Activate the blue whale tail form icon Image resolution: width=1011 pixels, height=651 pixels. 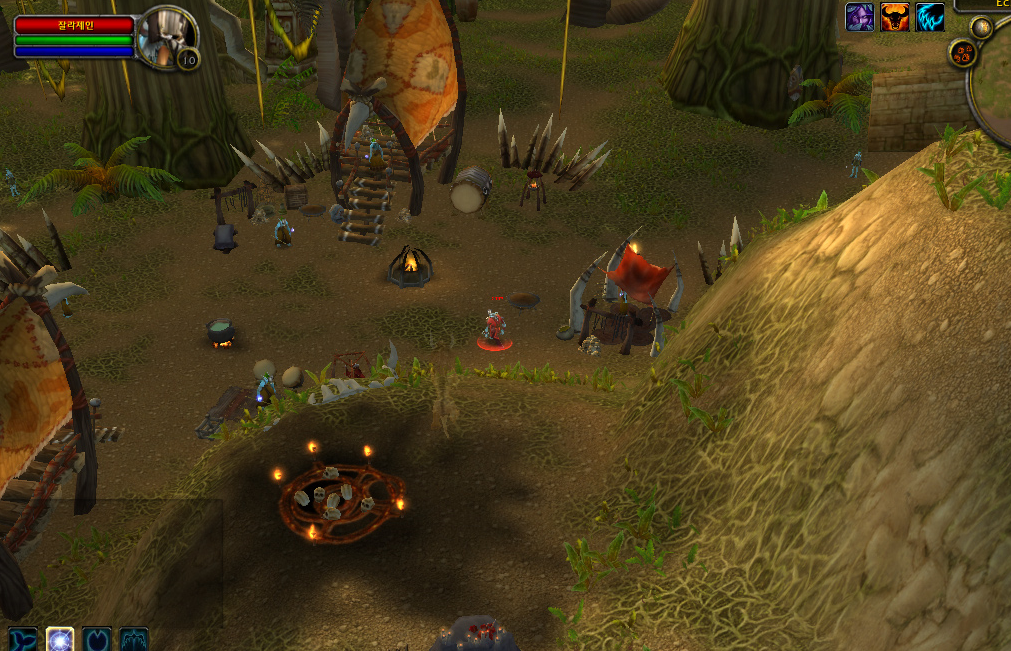(x=23, y=639)
